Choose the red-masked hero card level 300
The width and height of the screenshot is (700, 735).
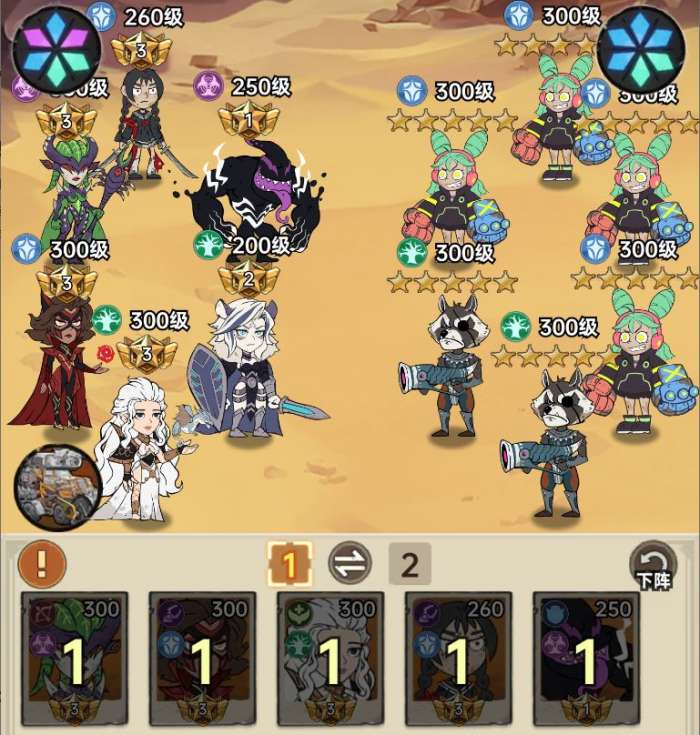[202, 655]
